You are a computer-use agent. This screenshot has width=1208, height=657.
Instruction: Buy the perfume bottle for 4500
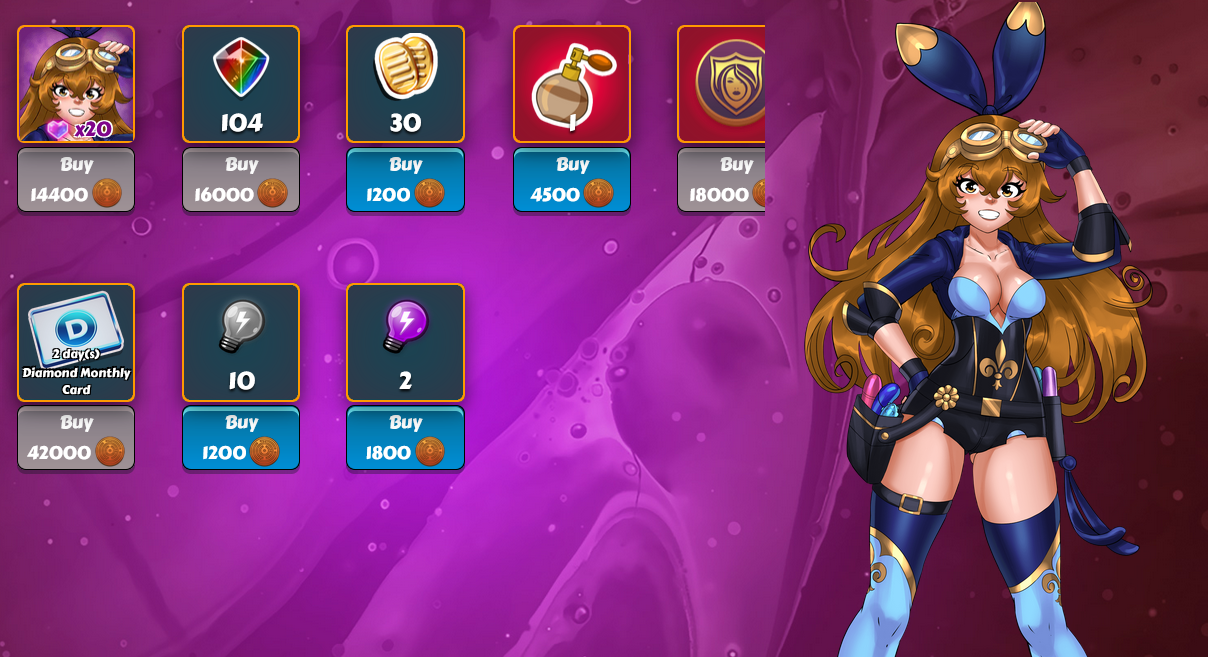572,180
